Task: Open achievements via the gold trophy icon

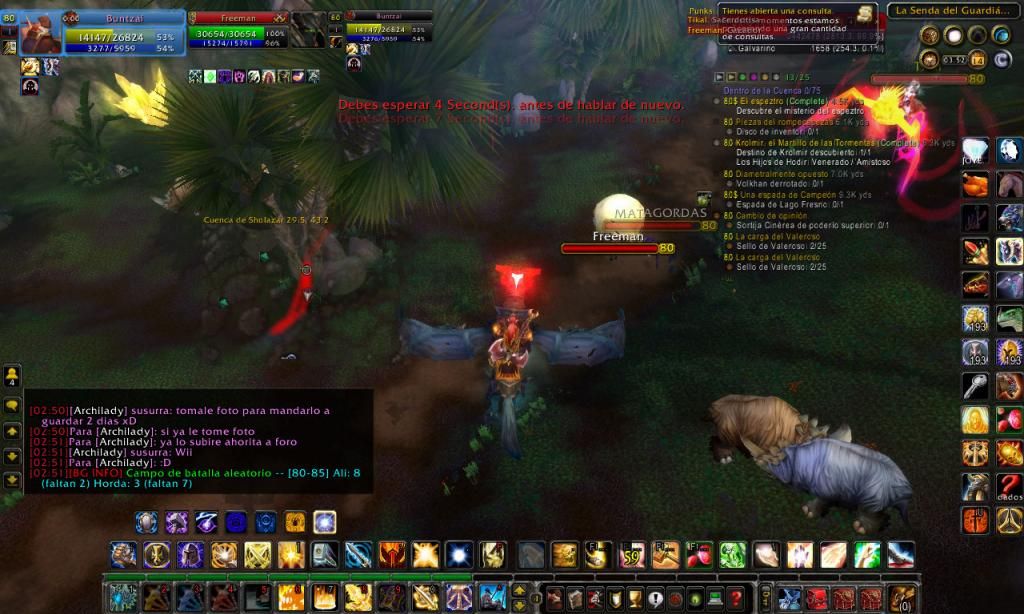Action: tap(634, 598)
